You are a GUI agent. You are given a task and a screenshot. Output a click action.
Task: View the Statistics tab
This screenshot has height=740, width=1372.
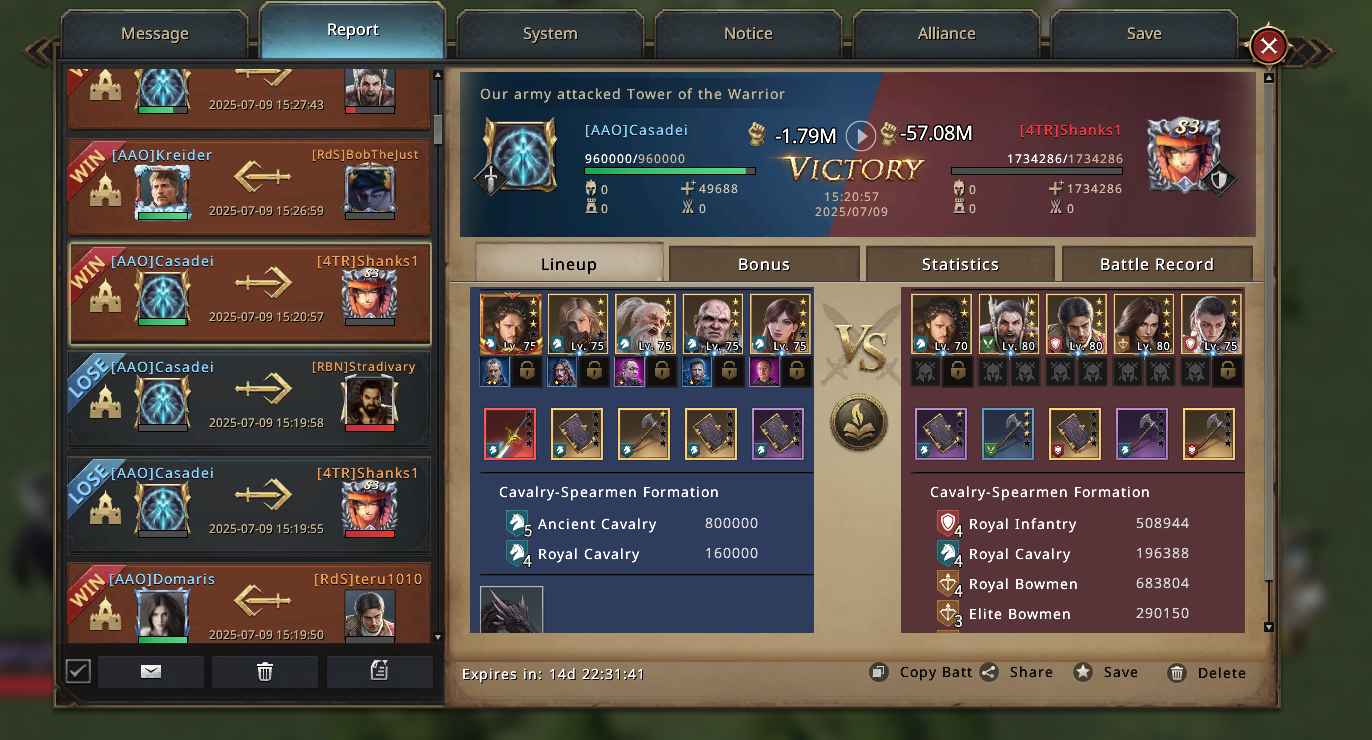tap(960, 264)
